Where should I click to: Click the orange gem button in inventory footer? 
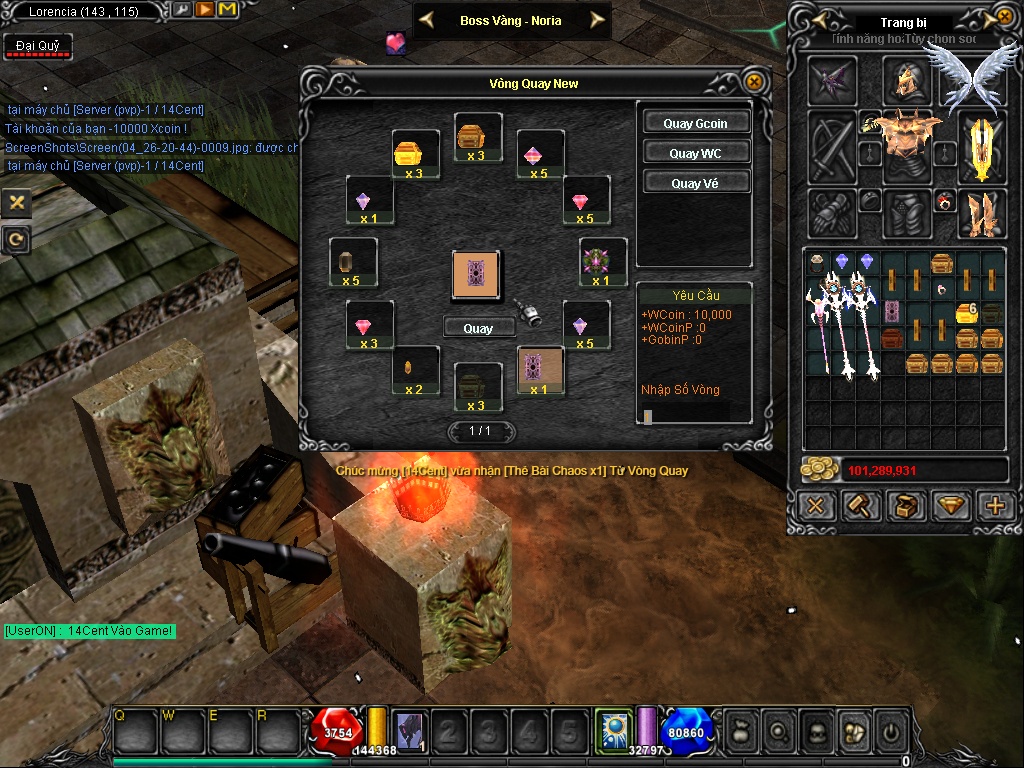[951, 506]
